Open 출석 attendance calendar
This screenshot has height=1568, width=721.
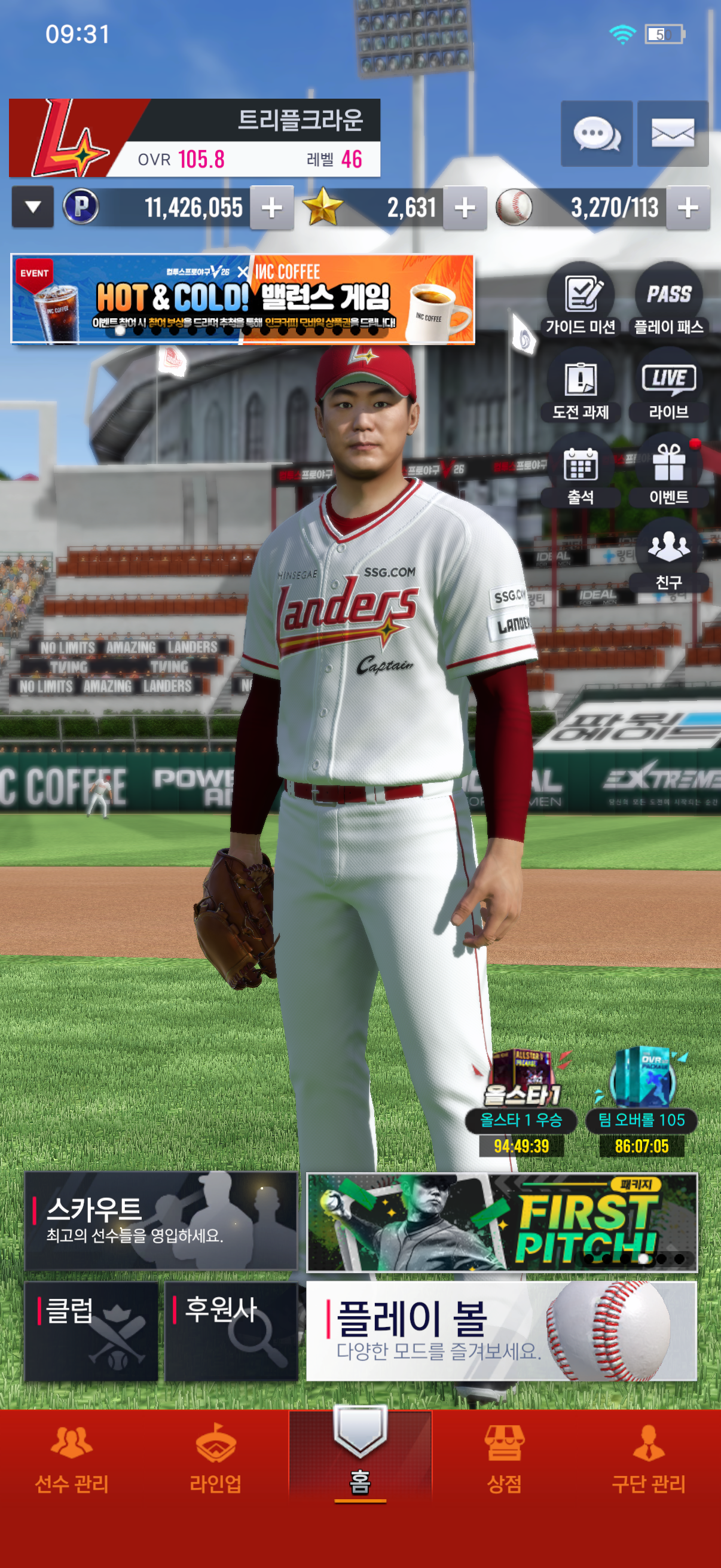click(581, 471)
